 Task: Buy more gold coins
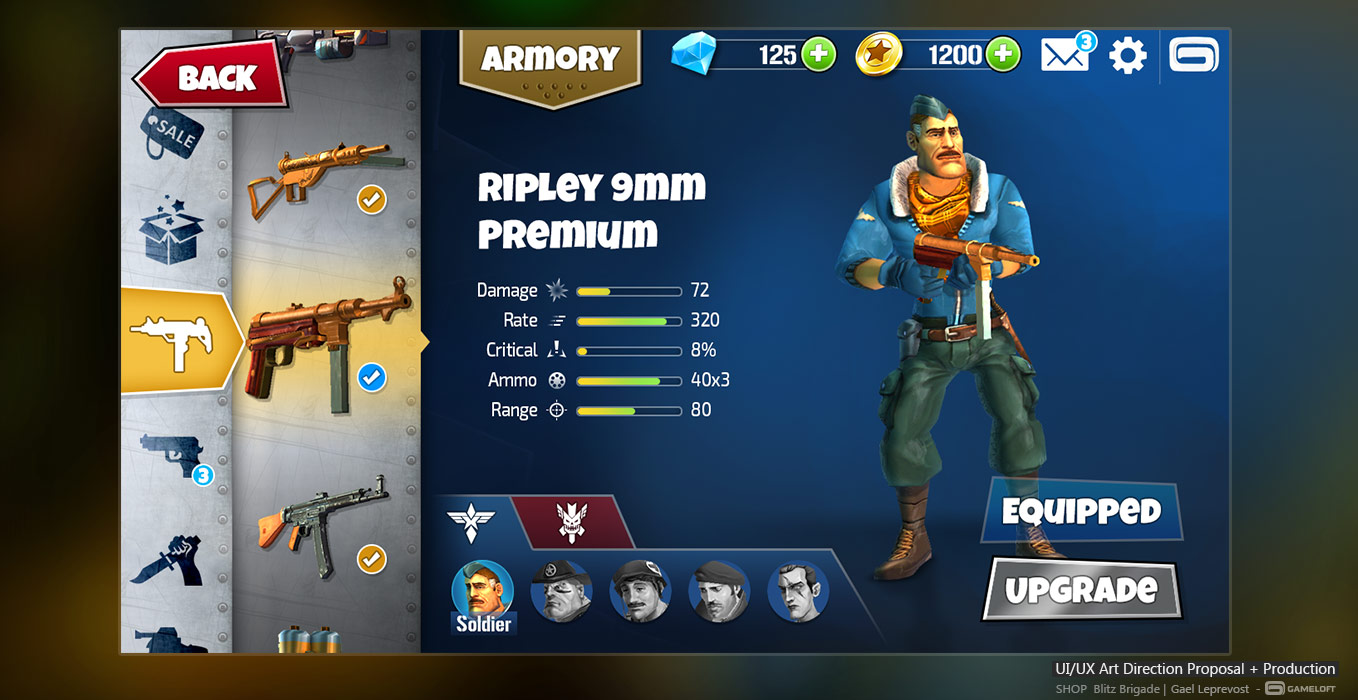pyautogui.click(x=1003, y=54)
